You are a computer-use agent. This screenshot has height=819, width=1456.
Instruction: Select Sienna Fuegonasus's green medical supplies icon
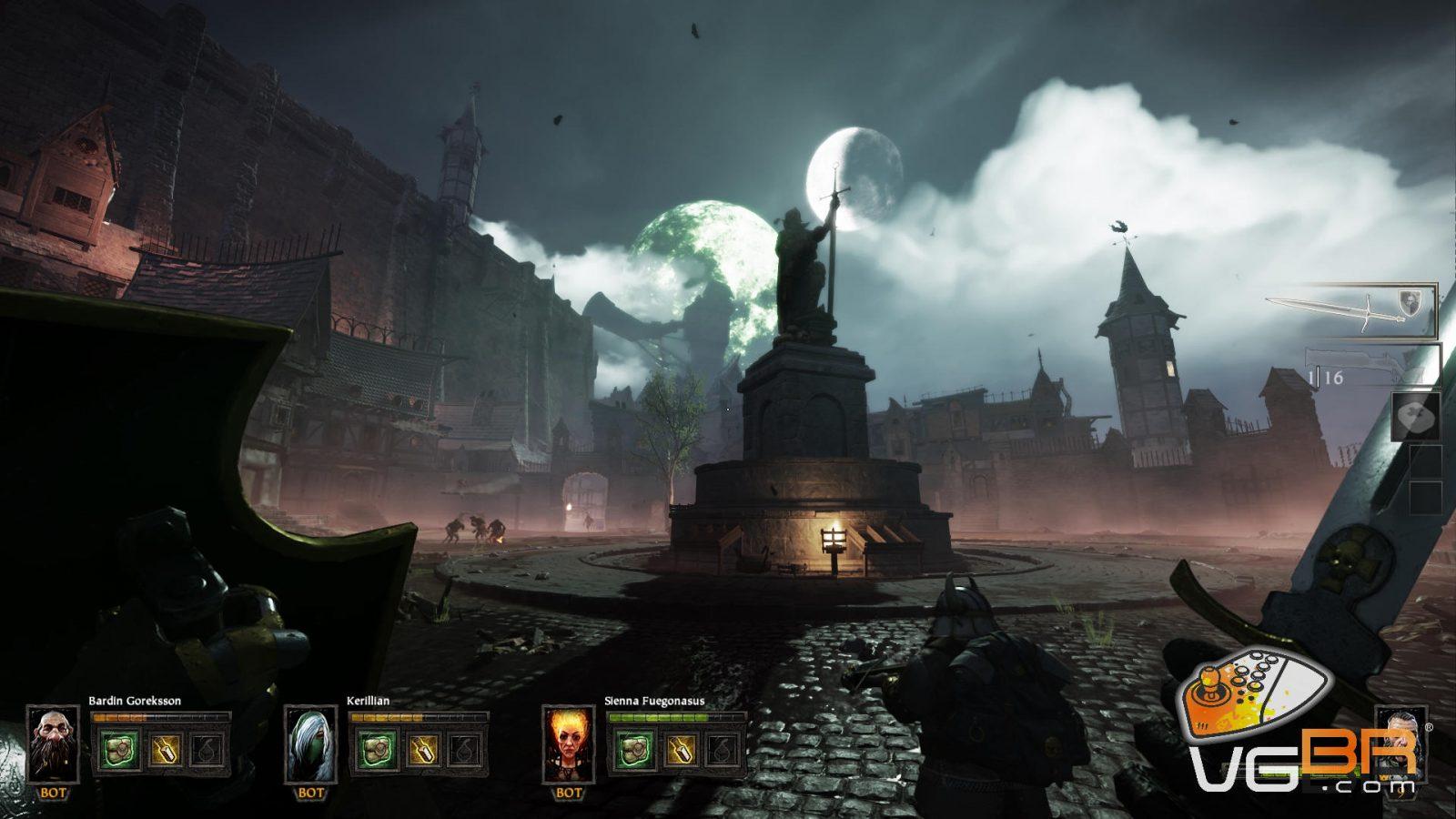[x=632, y=750]
